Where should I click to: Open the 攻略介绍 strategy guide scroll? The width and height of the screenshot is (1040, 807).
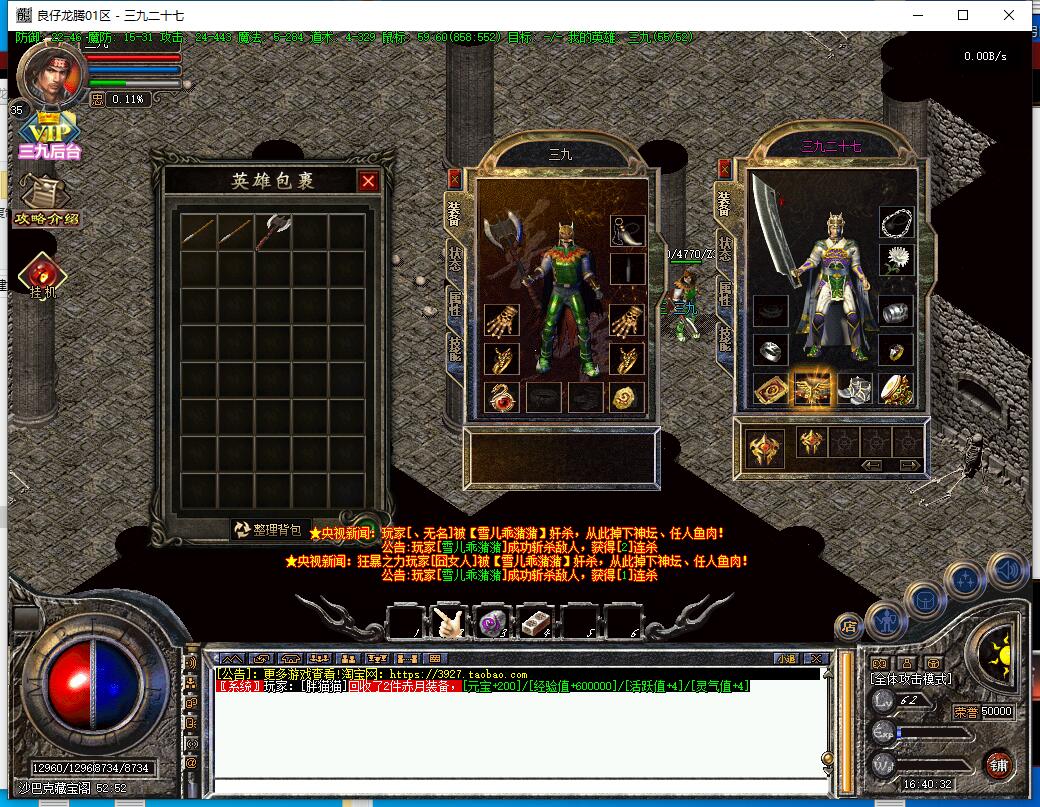pyautogui.click(x=44, y=198)
